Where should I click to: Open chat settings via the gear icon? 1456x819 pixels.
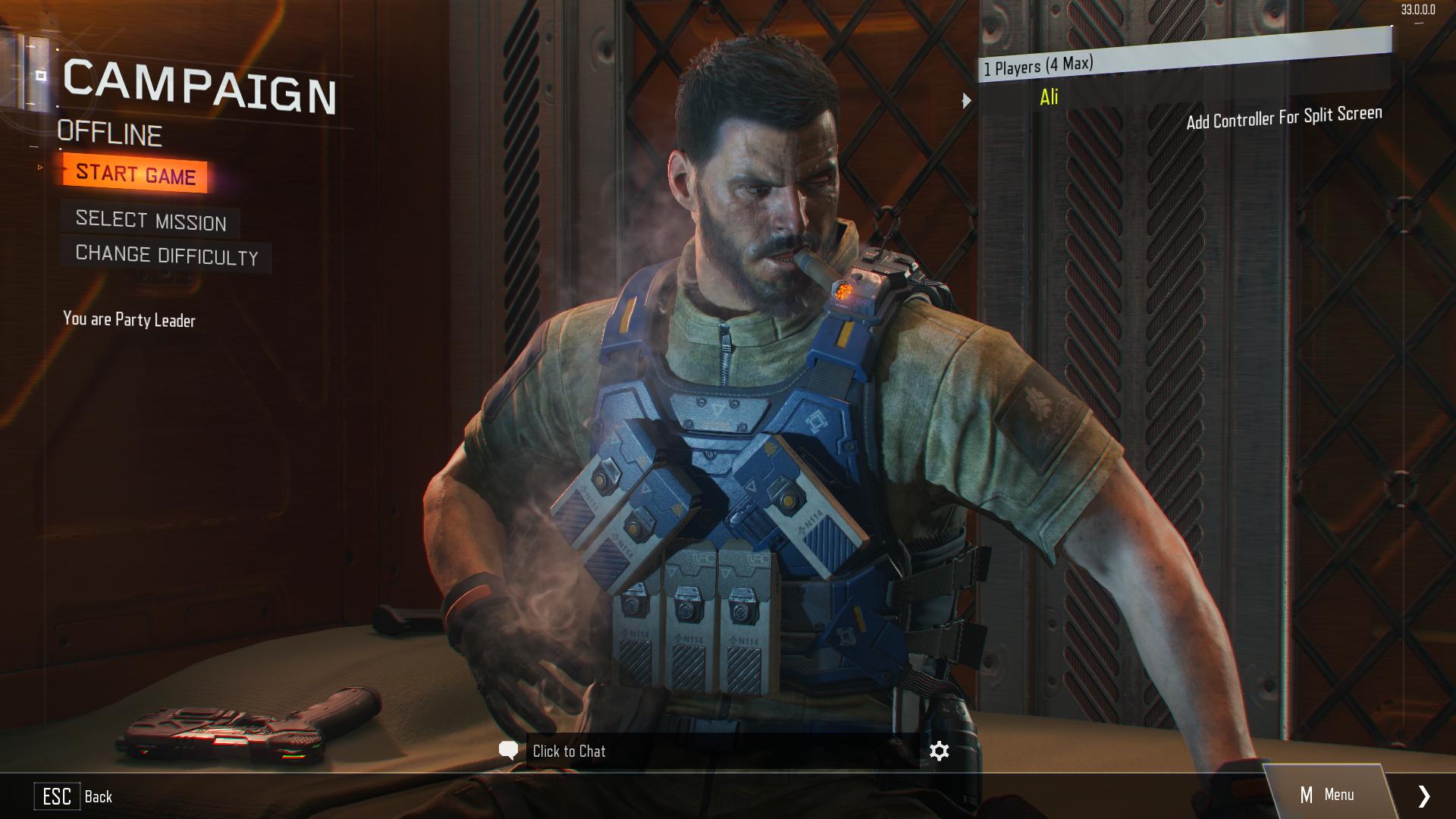[x=939, y=751]
